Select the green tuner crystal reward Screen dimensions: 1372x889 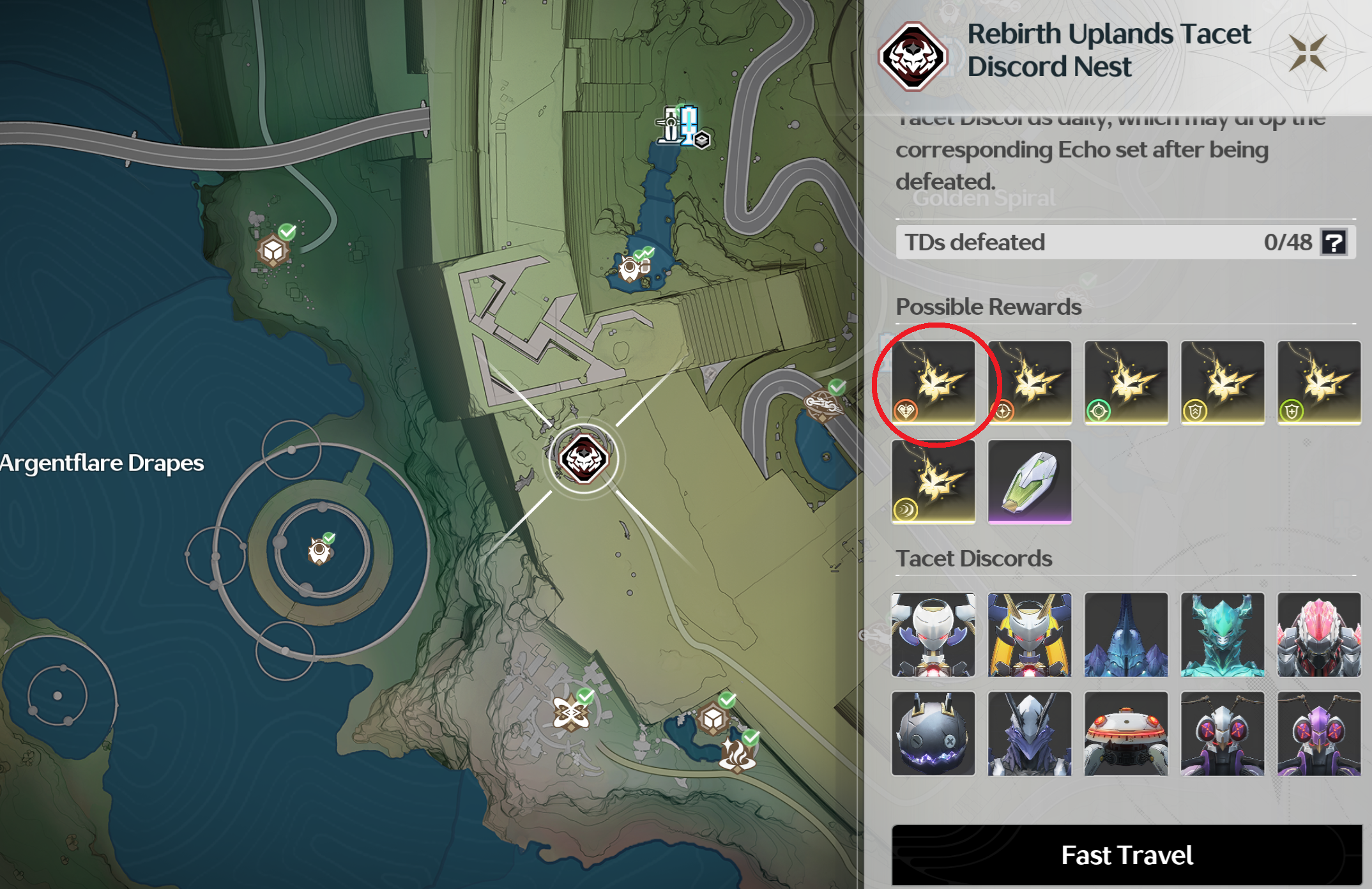1030,482
